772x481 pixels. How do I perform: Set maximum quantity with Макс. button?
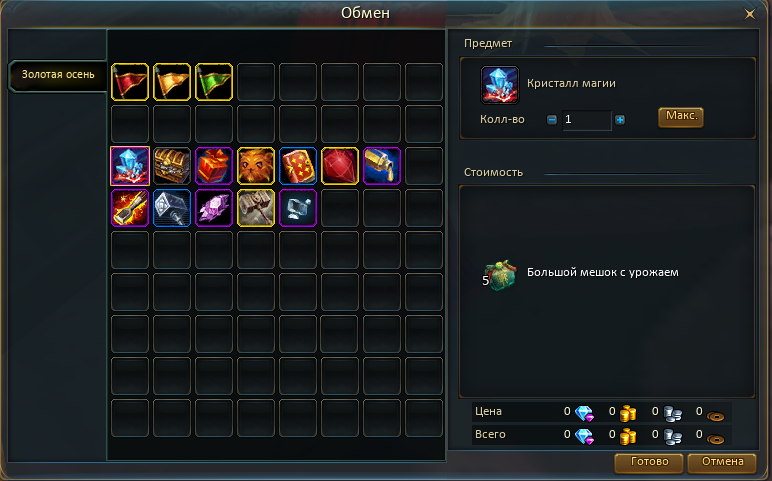pyautogui.click(x=680, y=117)
